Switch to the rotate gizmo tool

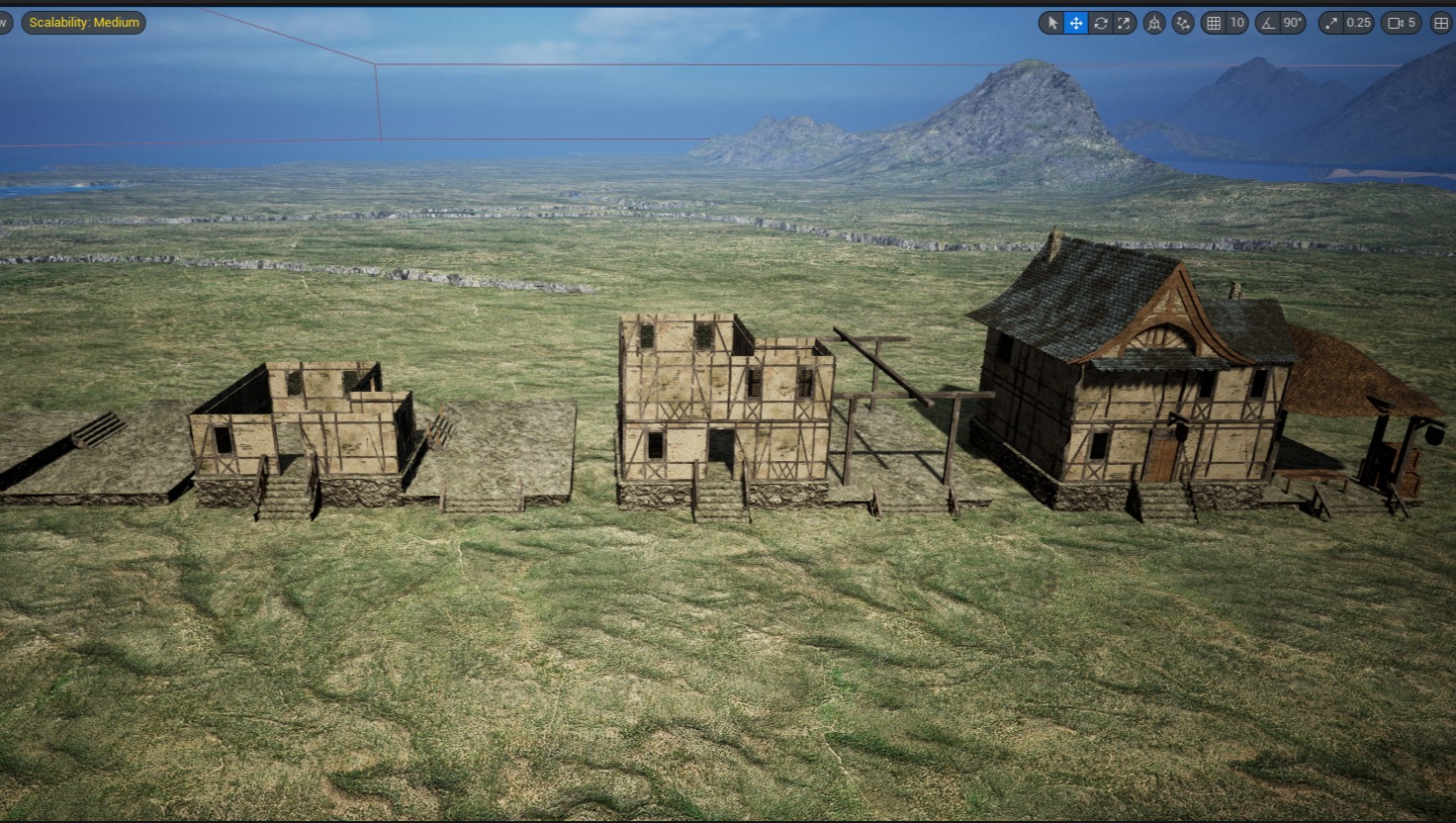click(x=1100, y=23)
